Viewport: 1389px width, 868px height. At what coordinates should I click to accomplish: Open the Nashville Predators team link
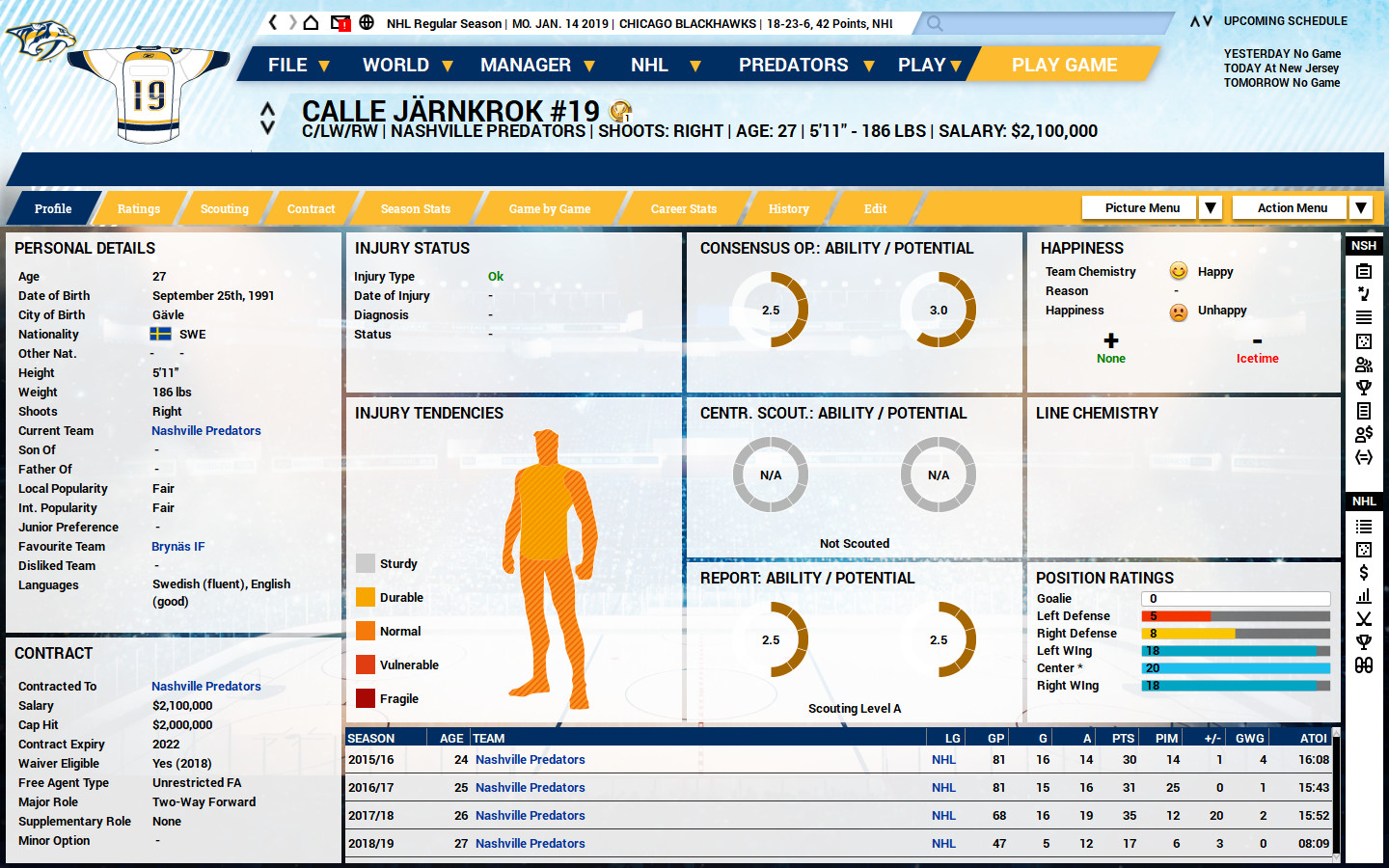pos(205,430)
